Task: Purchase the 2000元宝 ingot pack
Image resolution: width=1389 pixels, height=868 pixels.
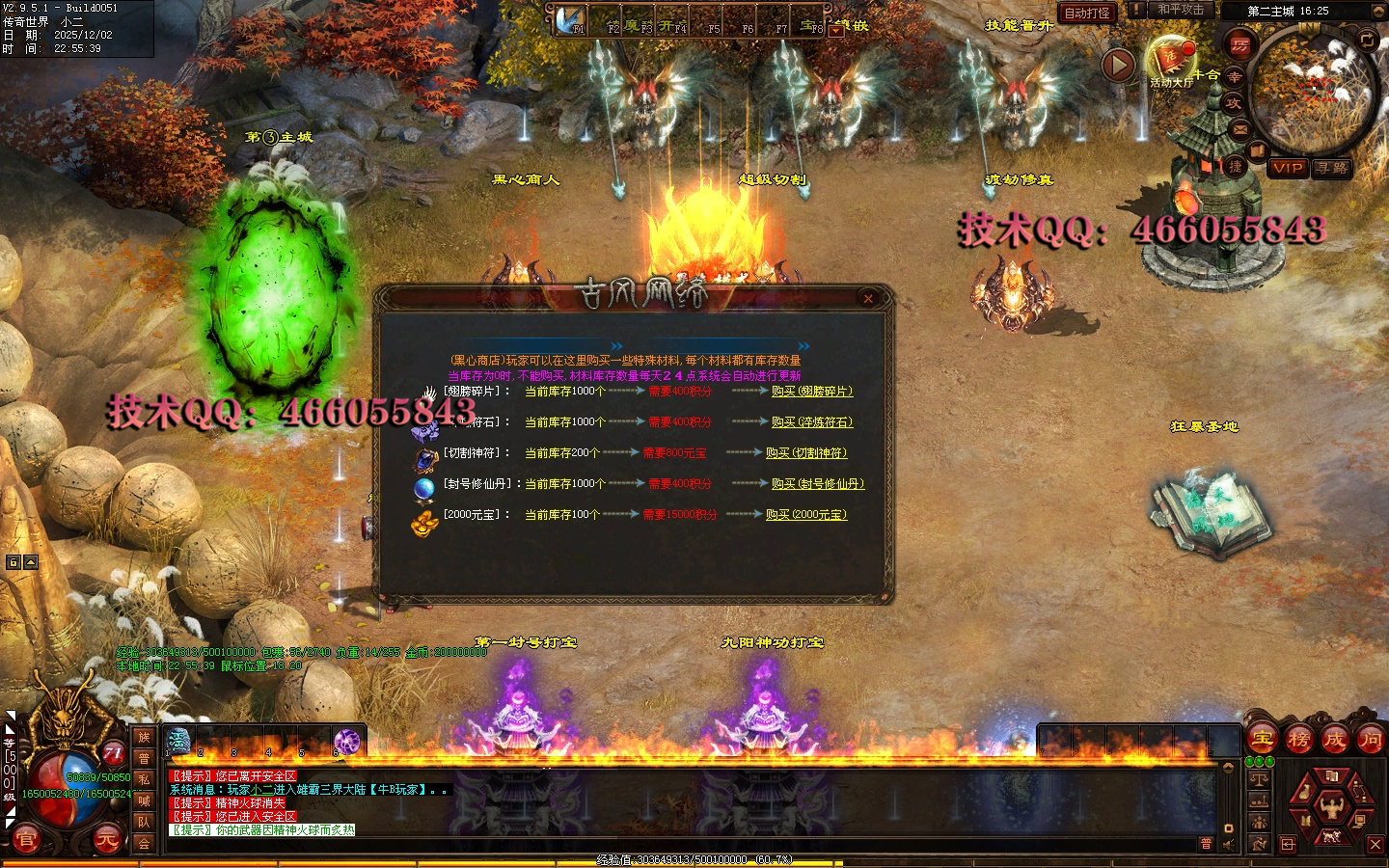Action: (805, 515)
